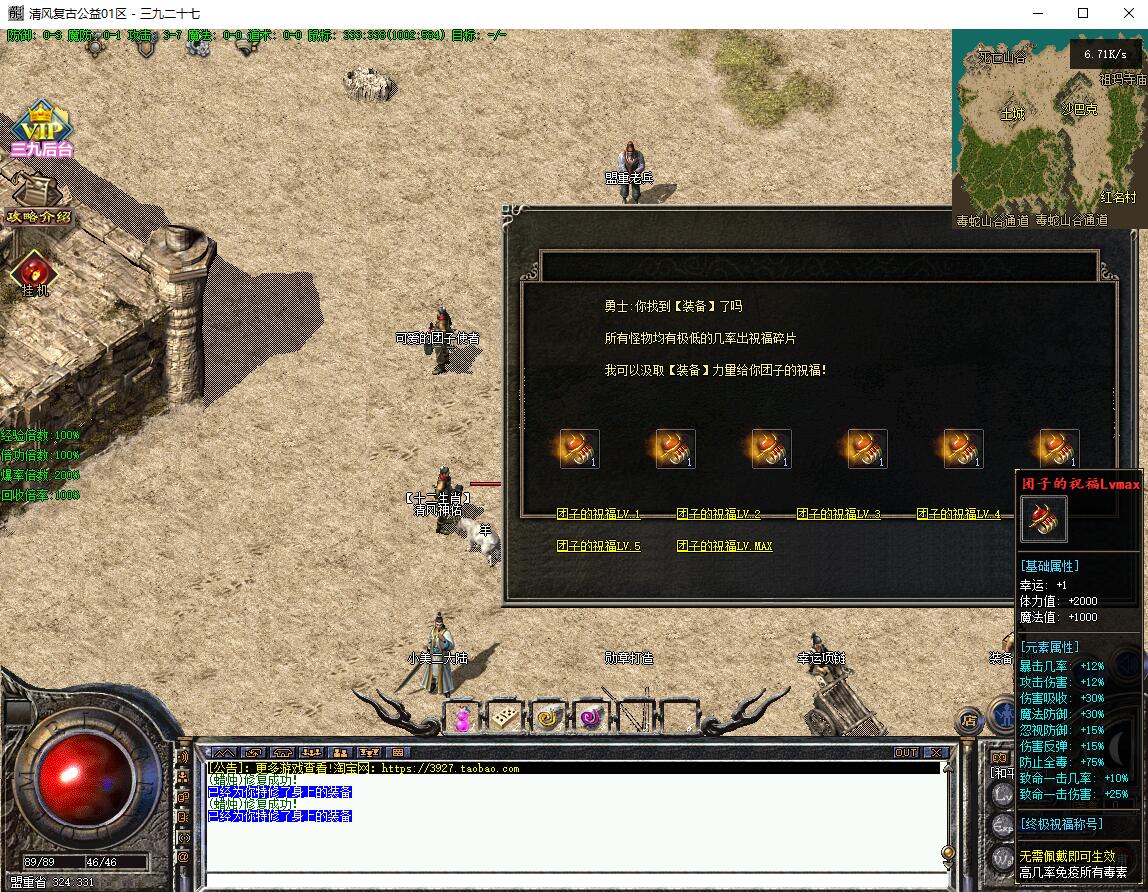The width and height of the screenshot is (1148, 892).
Task: Open the VIP 三九后台 crown icon
Action: [x=42, y=130]
